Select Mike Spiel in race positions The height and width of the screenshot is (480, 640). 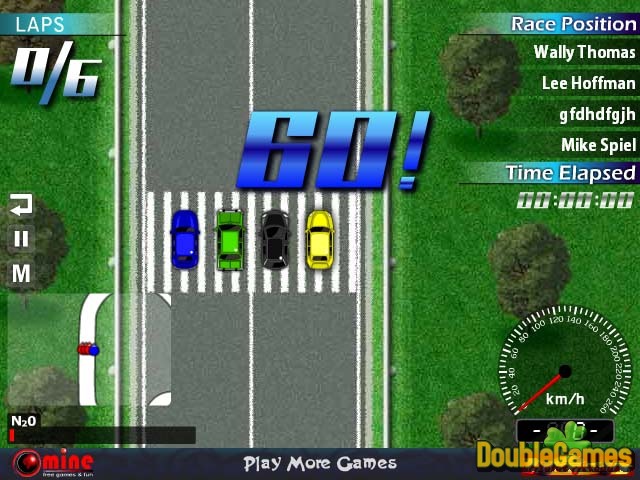coord(598,145)
